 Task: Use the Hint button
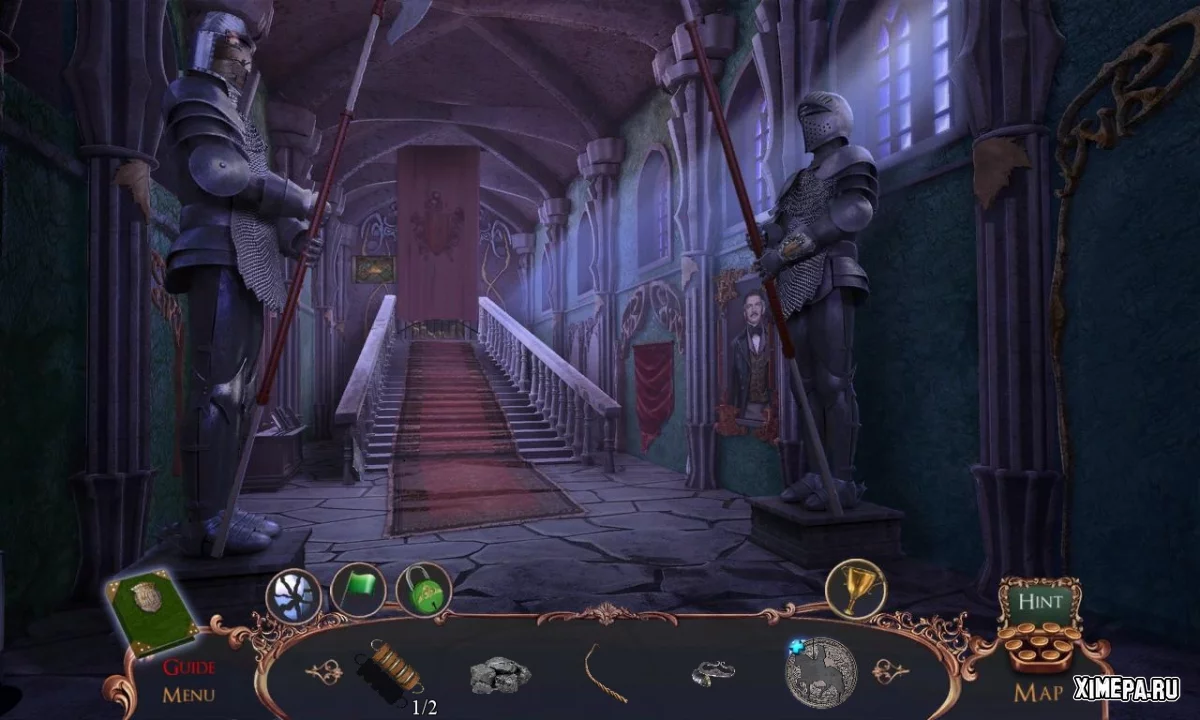click(x=1039, y=603)
